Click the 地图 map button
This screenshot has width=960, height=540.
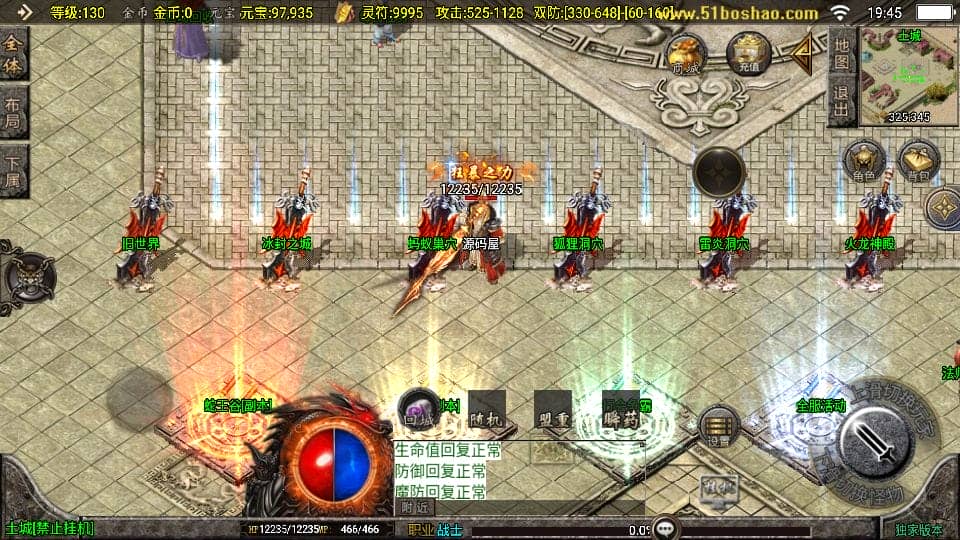842,53
